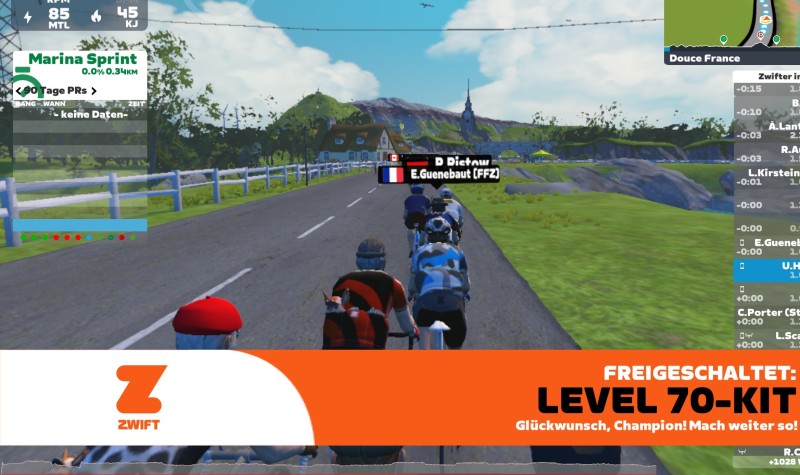Select E.Guenebaut in the nearby riders list

(769, 245)
